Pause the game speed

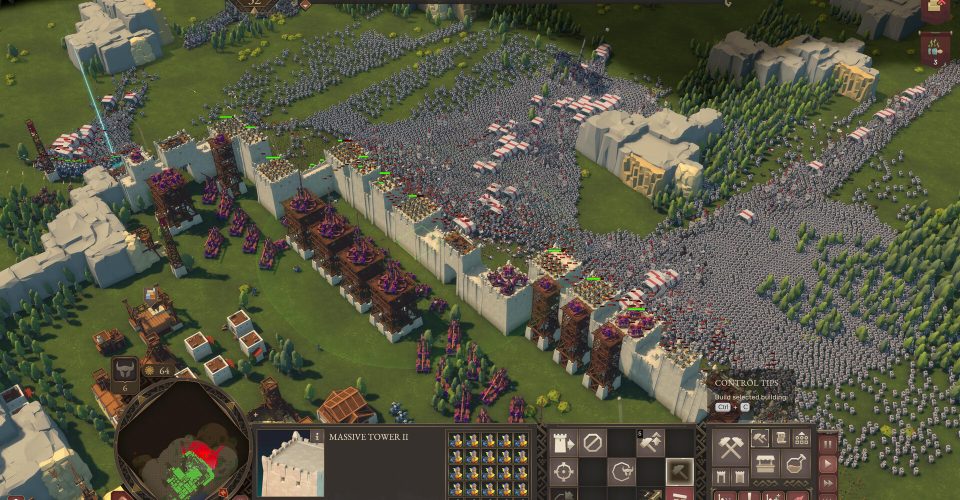point(828,442)
